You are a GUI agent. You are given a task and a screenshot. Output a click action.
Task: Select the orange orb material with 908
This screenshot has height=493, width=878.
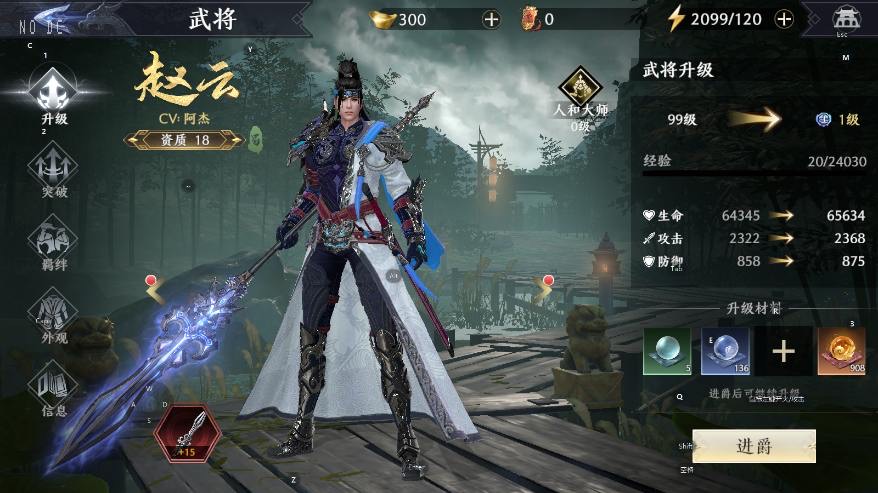click(x=841, y=351)
